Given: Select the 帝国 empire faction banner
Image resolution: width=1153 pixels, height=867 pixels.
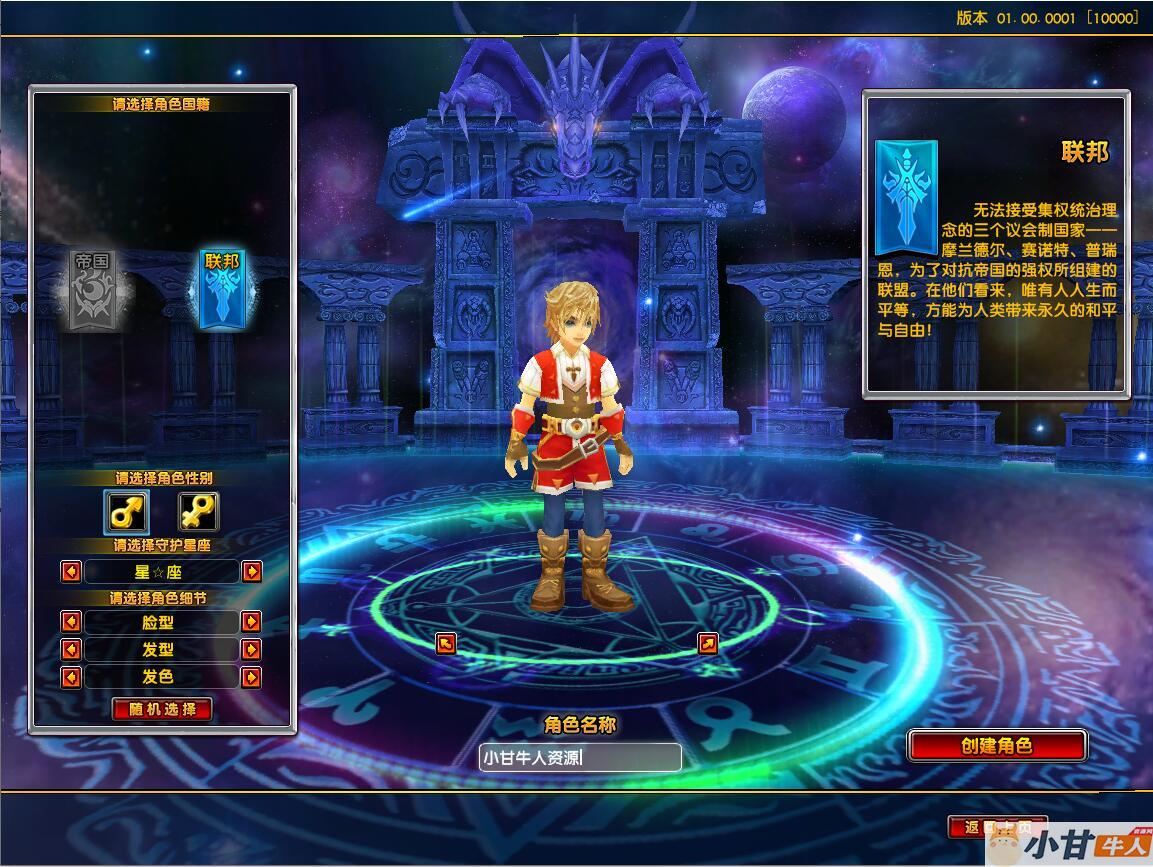Looking at the screenshot, I should coord(96,289).
